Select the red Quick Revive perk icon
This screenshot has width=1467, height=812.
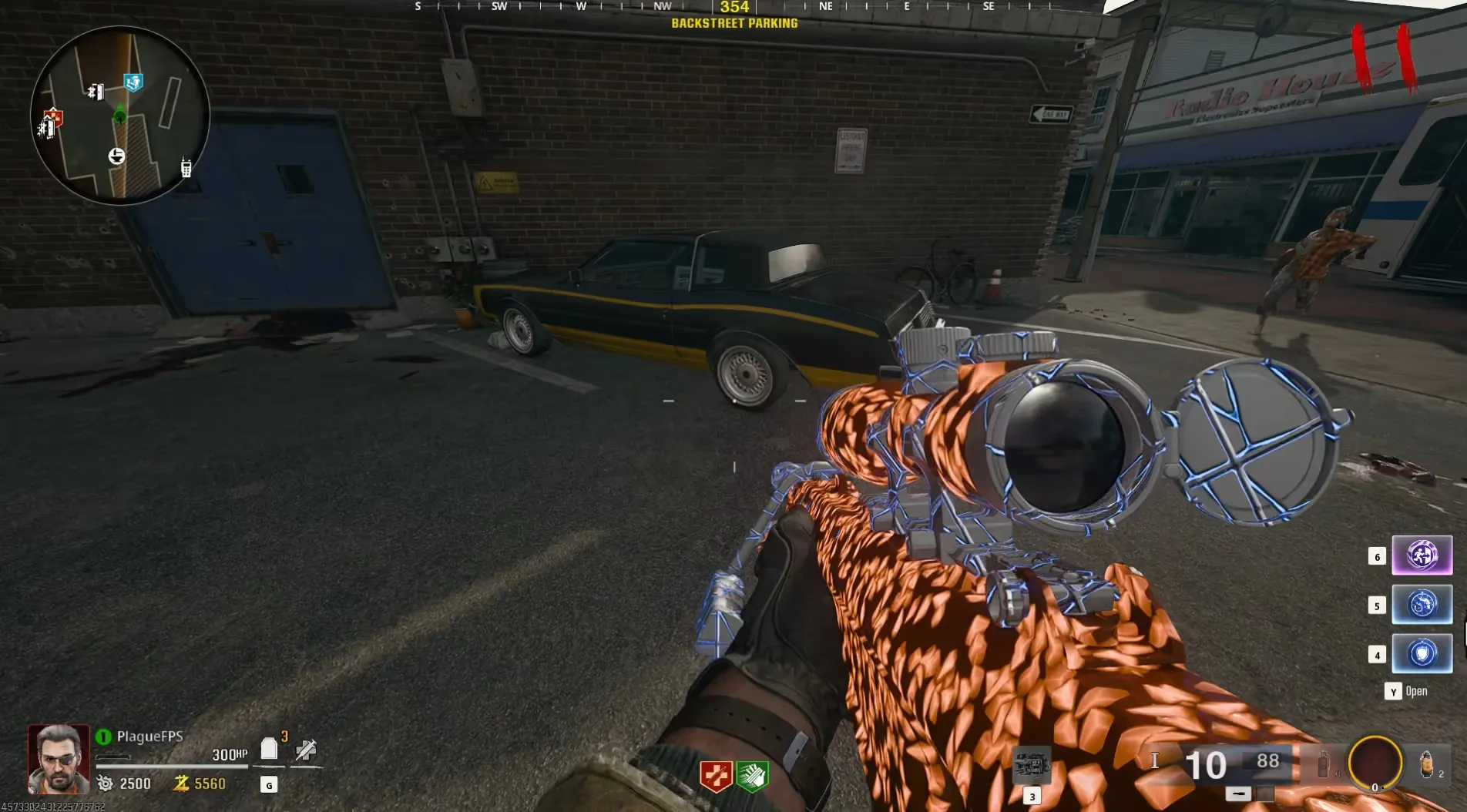pos(715,776)
